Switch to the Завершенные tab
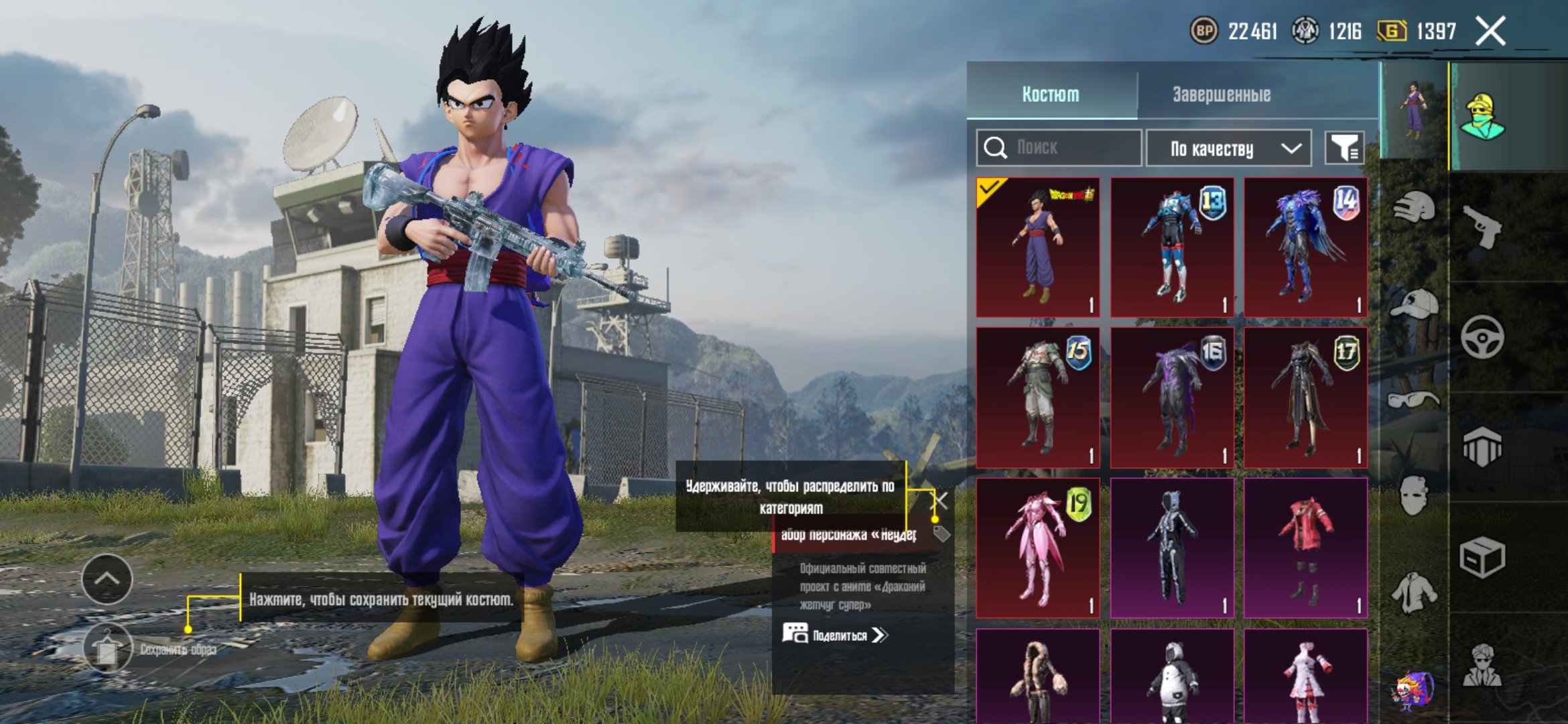 (1221, 95)
